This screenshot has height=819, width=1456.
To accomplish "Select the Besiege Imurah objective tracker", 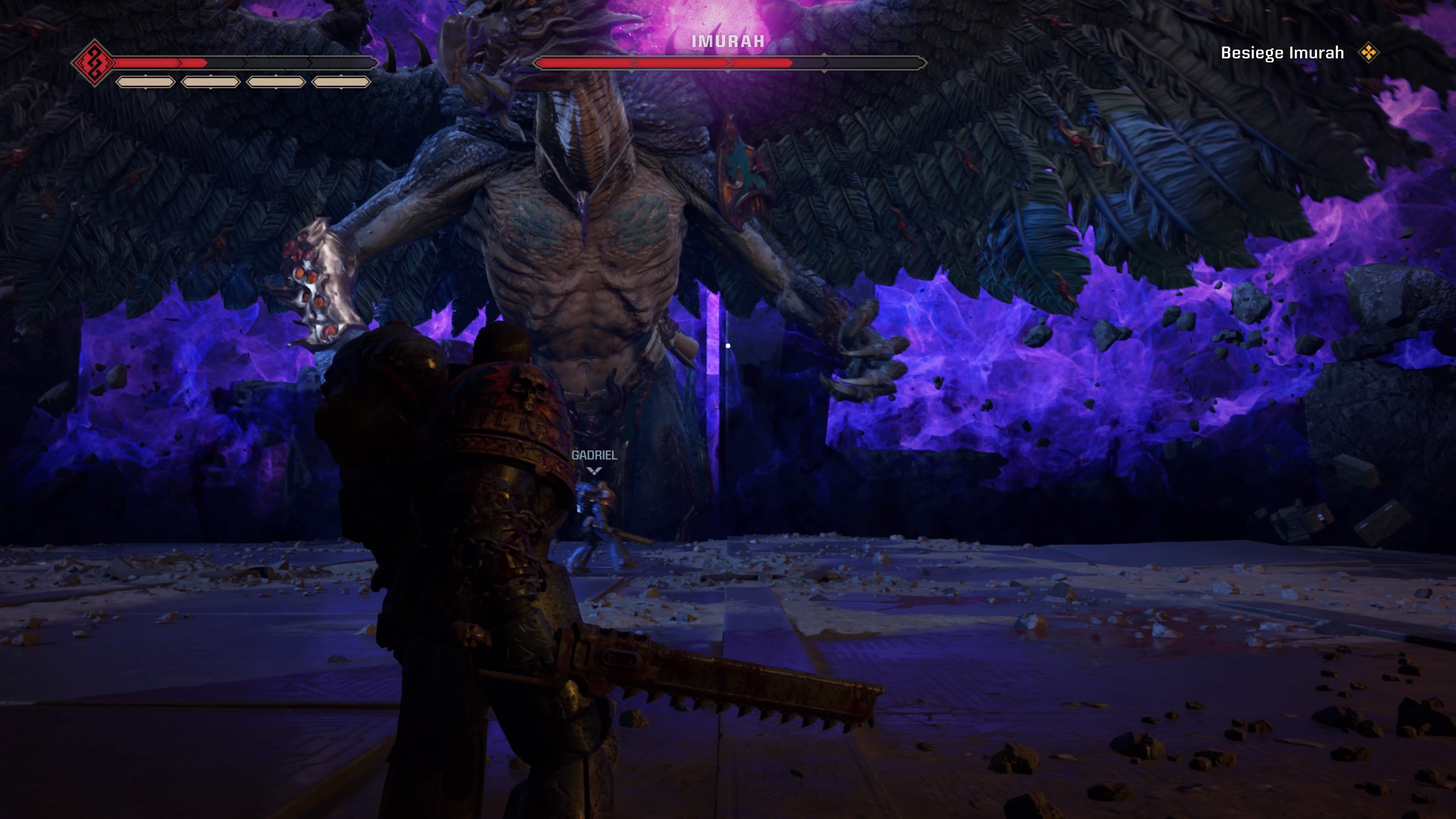I will (x=1281, y=53).
